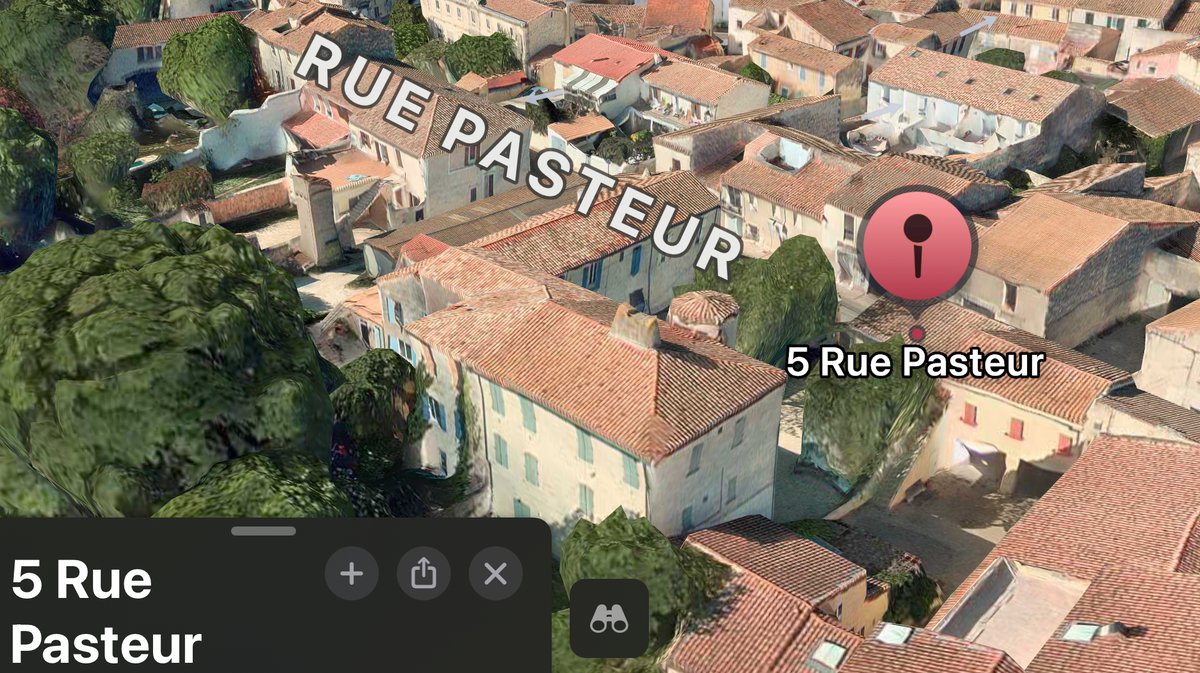Share the 5 Rue Pasteur location
This screenshot has width=1200, height=673.
(x=424, y=574)
